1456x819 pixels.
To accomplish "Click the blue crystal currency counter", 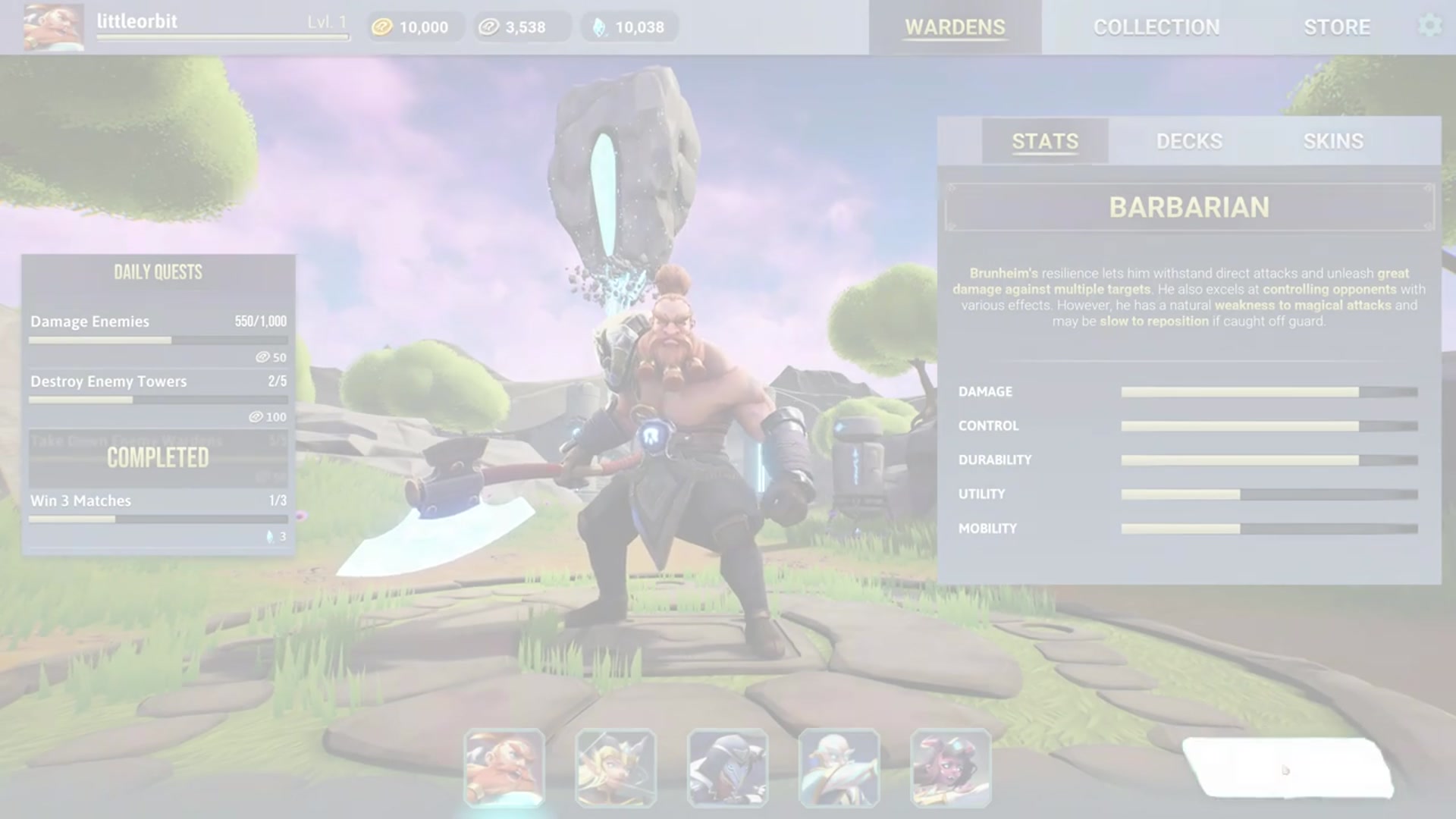I will tap(629, 27).
